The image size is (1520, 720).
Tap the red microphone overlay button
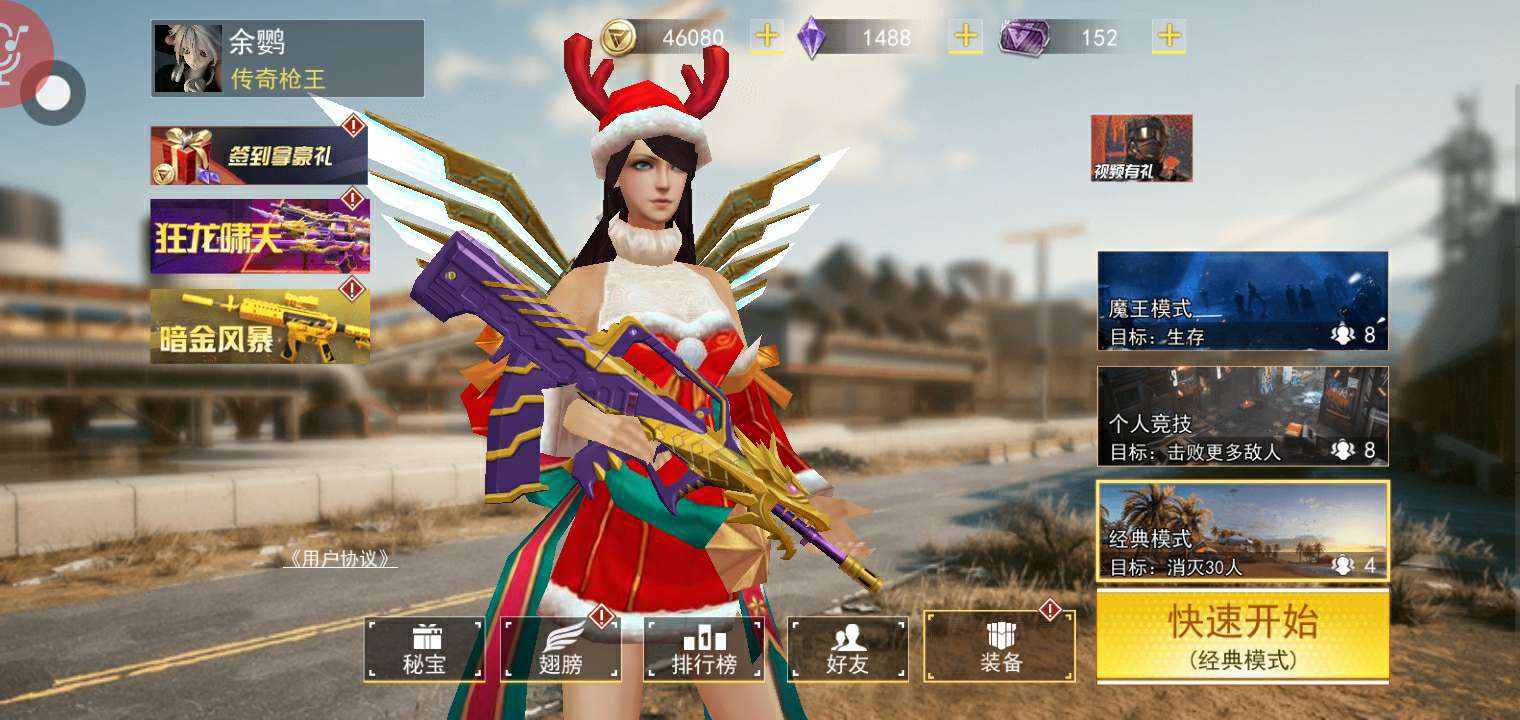pos(20,45)
